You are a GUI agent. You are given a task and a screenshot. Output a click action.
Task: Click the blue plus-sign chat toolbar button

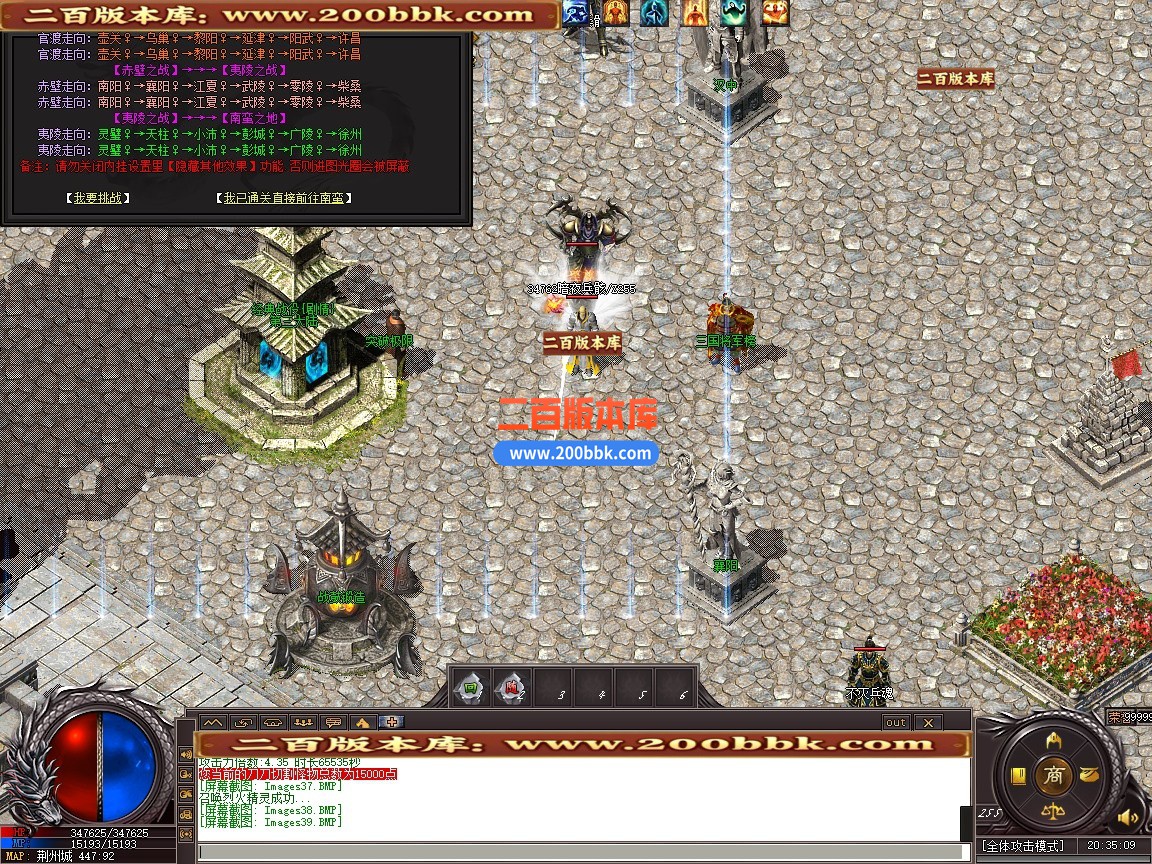coord(393,722)
